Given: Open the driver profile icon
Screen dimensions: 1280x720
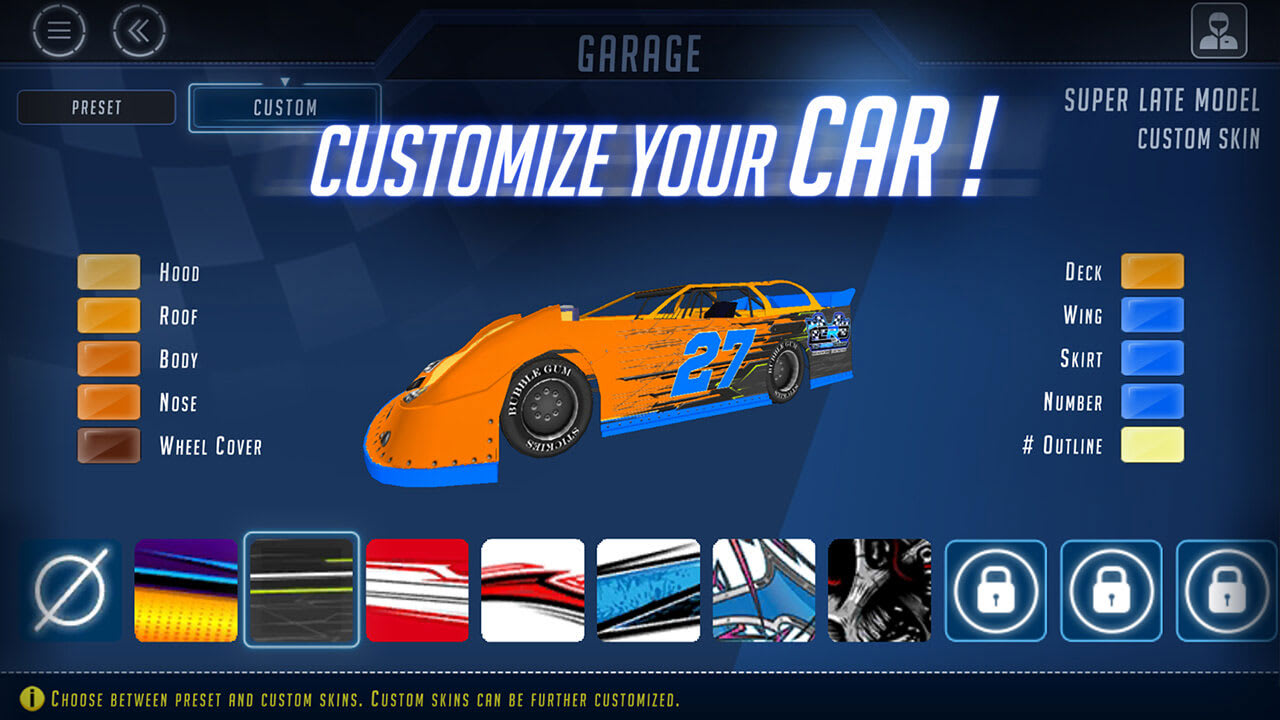Looking at the screenshot, I should (x=1220, y=30).
